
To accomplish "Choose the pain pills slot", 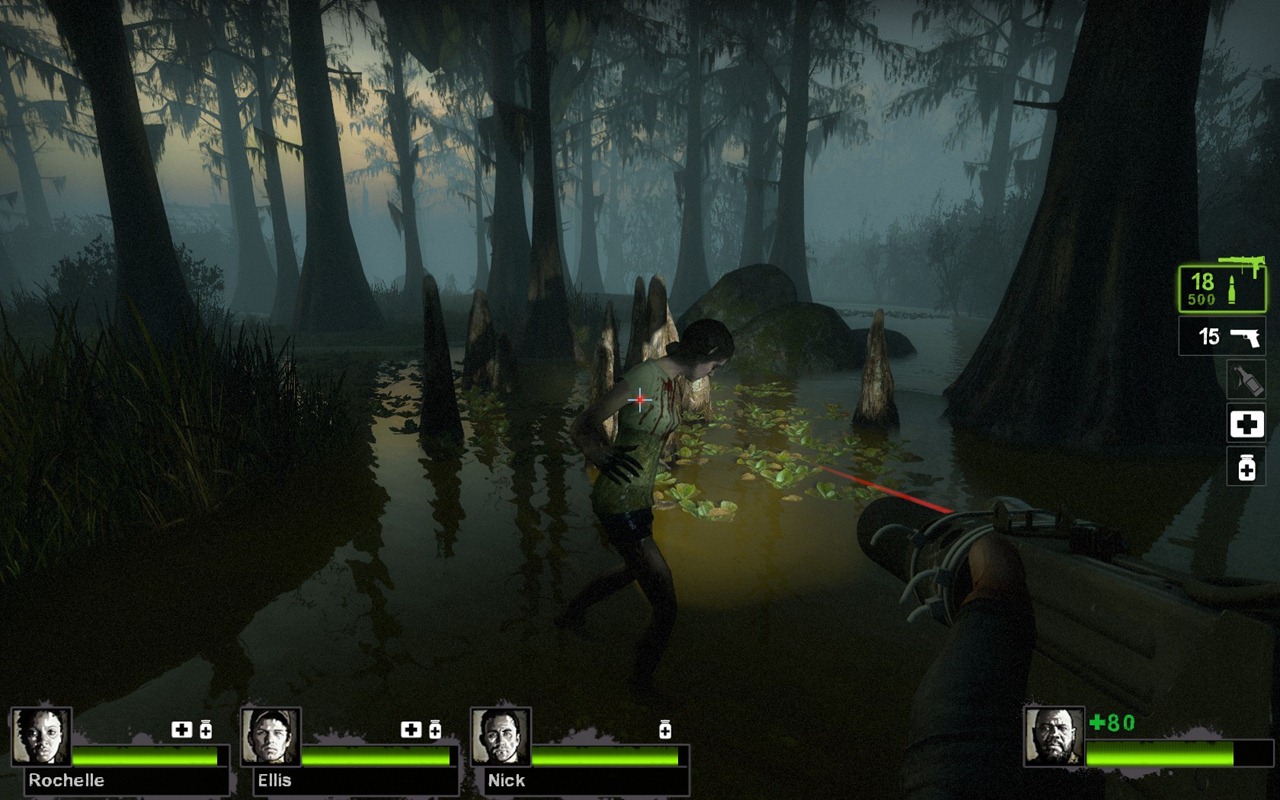I will tap(1246, 466).
